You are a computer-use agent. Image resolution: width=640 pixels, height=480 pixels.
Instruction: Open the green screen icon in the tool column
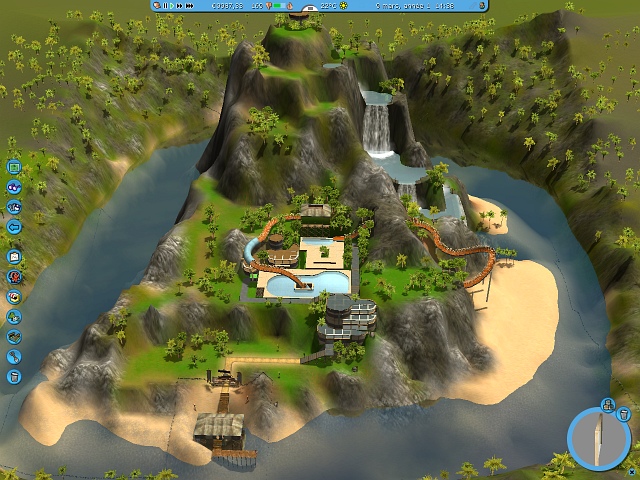[15, 168]
